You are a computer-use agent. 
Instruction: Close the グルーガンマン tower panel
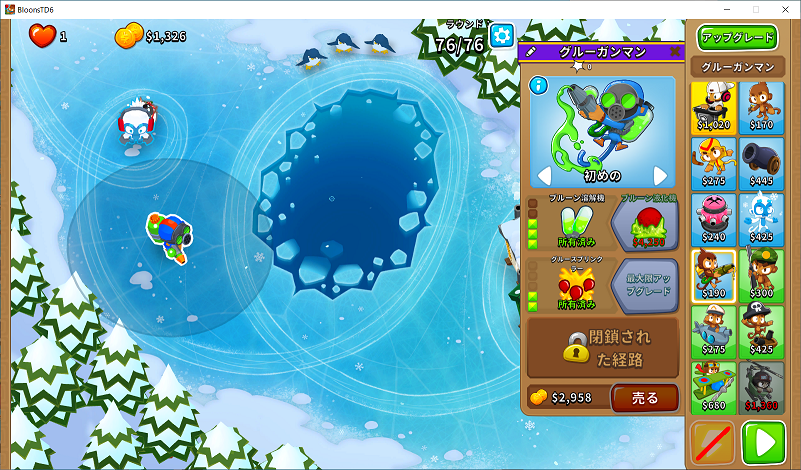675,51
